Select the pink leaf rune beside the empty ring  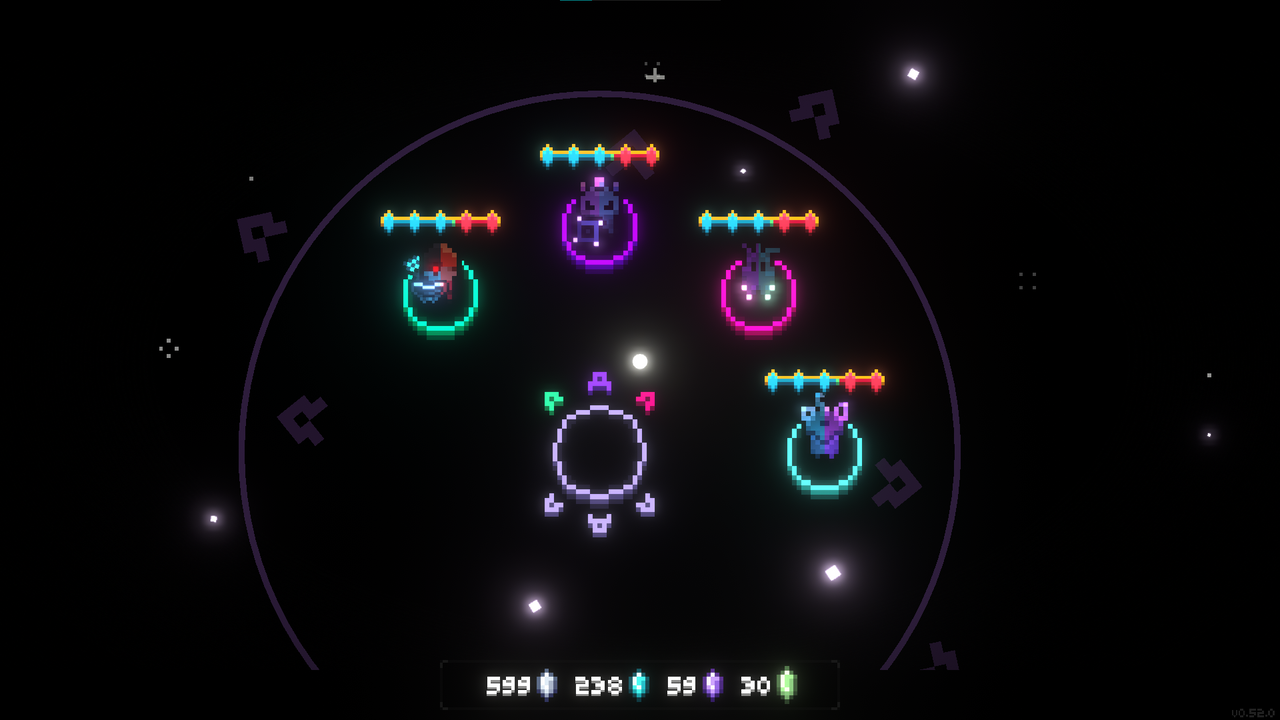(646, 402)
